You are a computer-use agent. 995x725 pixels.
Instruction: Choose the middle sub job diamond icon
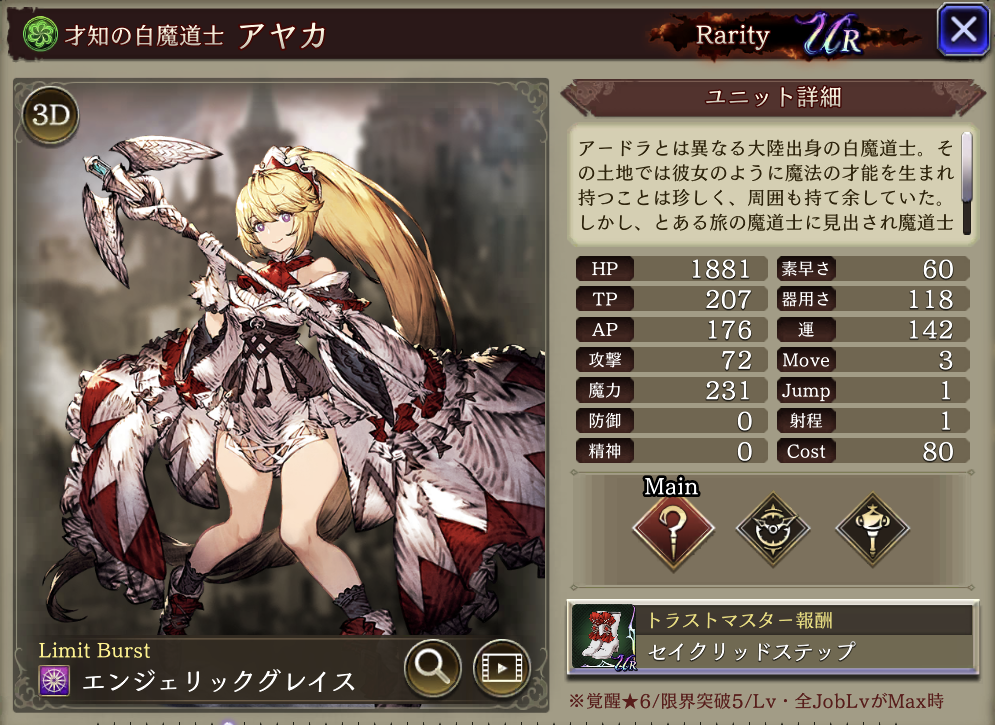pyautogui.click(x=772, y=529)
